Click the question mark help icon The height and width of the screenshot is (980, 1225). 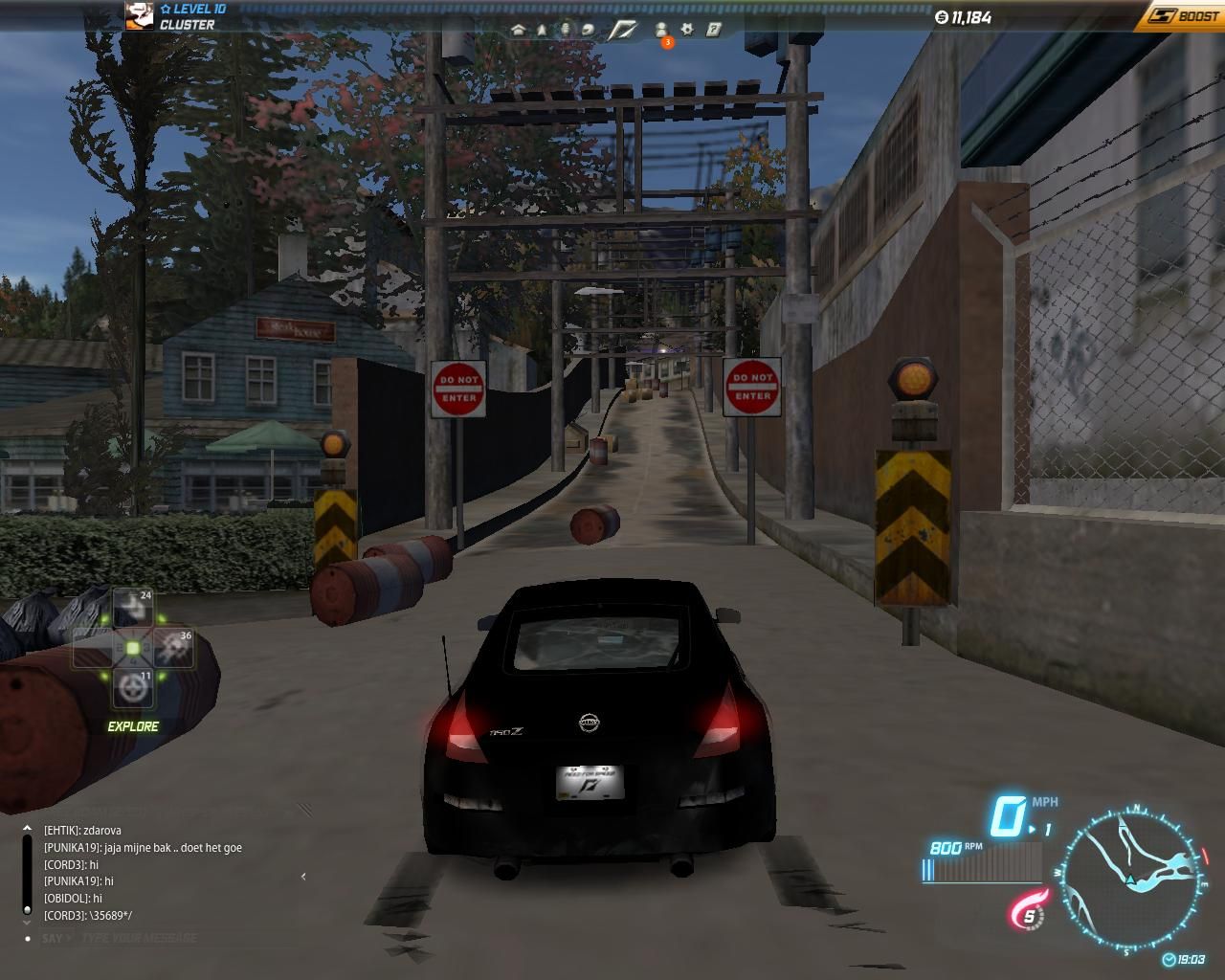tap(713, 30)
